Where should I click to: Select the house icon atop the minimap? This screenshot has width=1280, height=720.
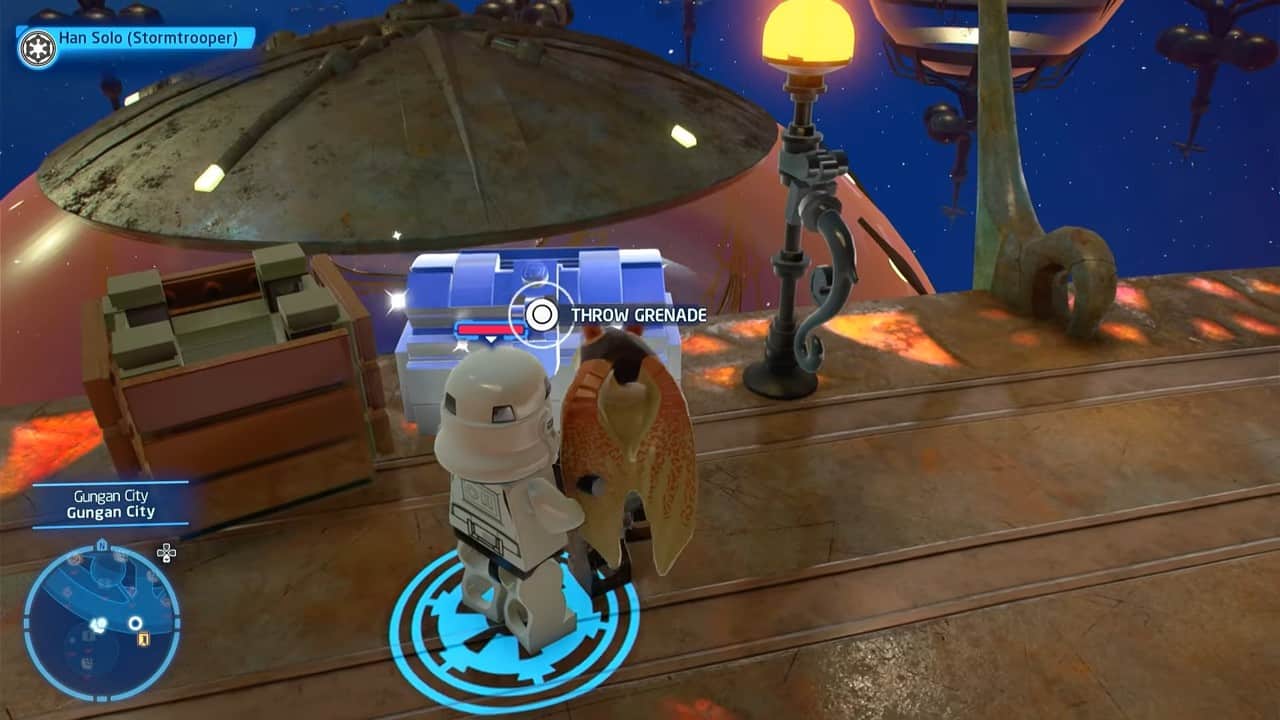(x=102, y=543)
